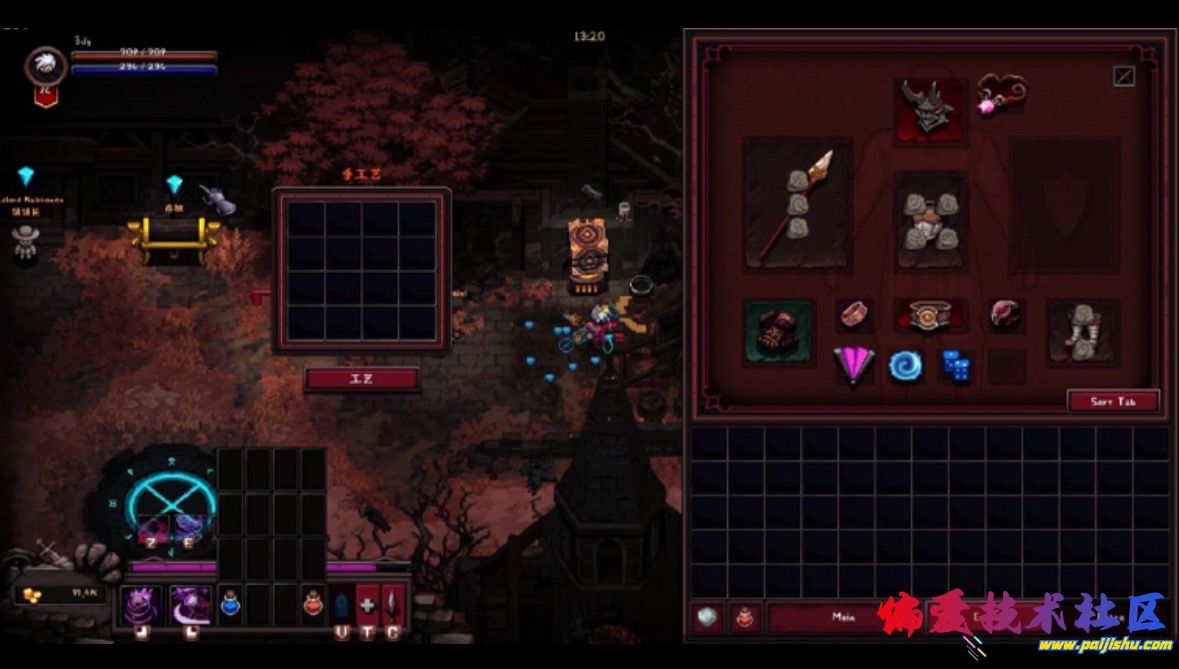Use the red health potion on hotbar

tap(313, 604)
